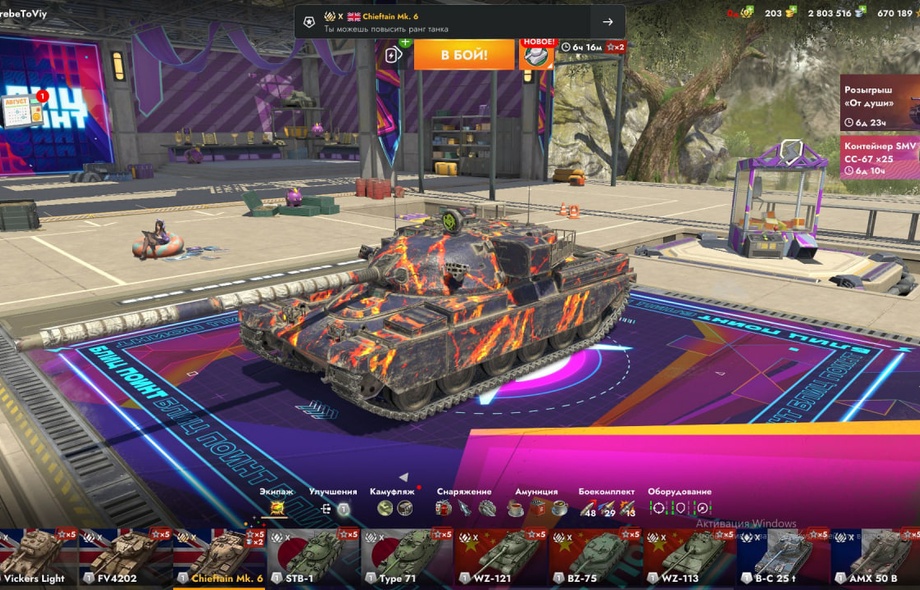Start a battle with the В БОЙ! button
Viewport: 920px width, 590px height.
[463, 53]
